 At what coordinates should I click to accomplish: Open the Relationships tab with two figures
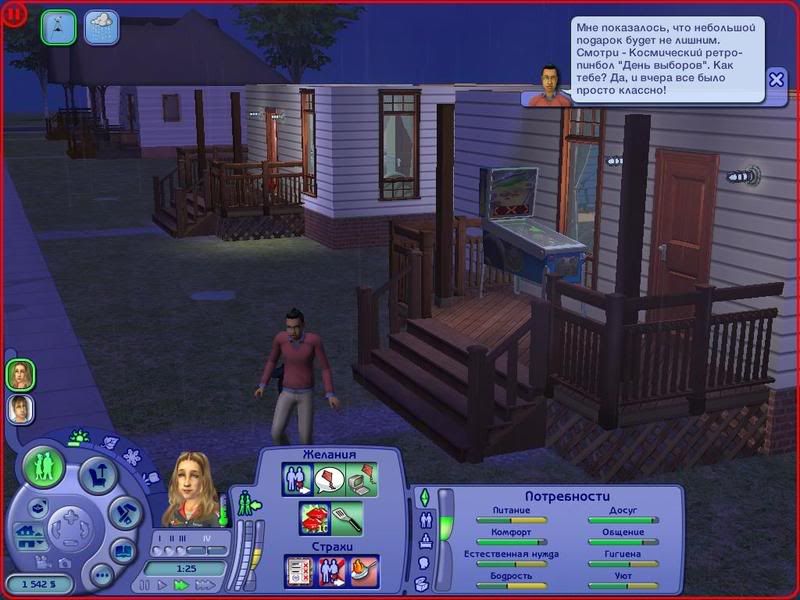pos(424,519)
